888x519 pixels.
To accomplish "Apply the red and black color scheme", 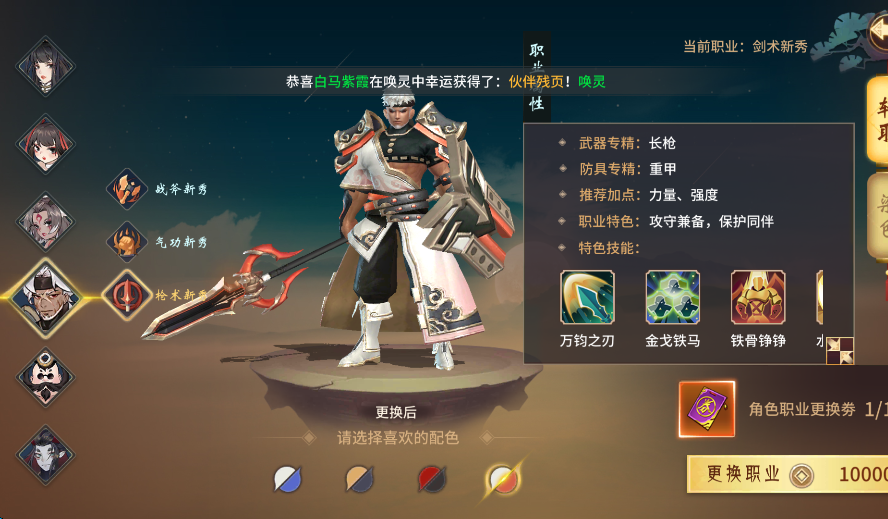I will (x=430, y=479).
